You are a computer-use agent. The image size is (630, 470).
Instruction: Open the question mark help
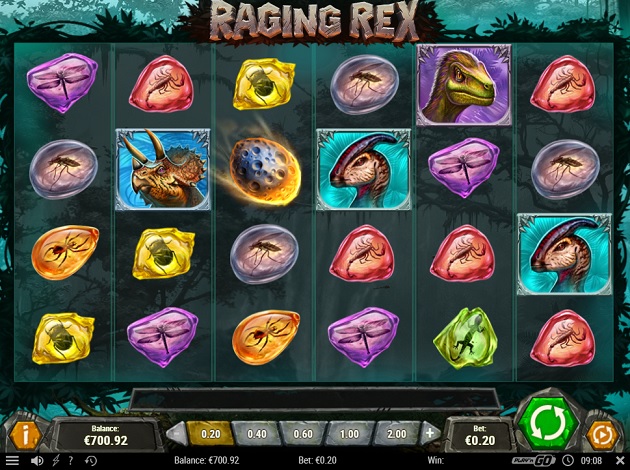pyautogui.click(x=70, y=461)
